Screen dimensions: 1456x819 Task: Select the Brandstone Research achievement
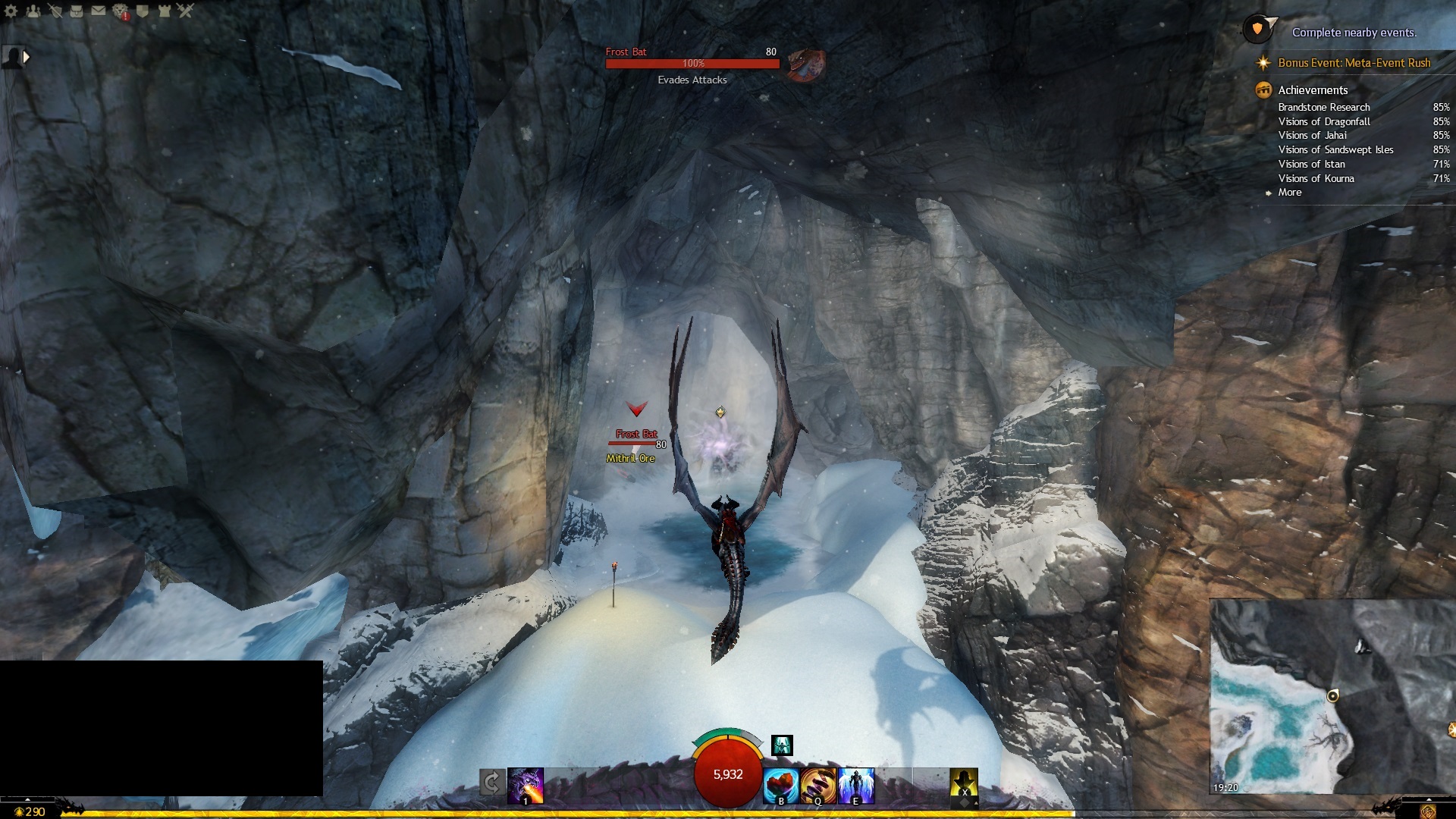1323,108
